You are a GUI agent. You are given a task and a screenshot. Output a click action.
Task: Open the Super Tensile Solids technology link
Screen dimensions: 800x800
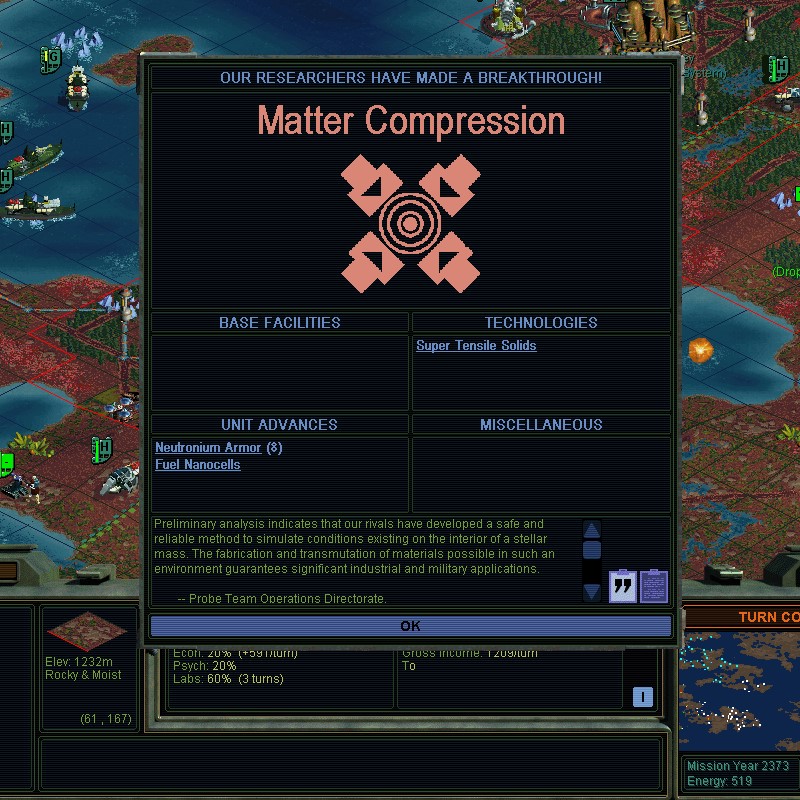coord(476,346)
